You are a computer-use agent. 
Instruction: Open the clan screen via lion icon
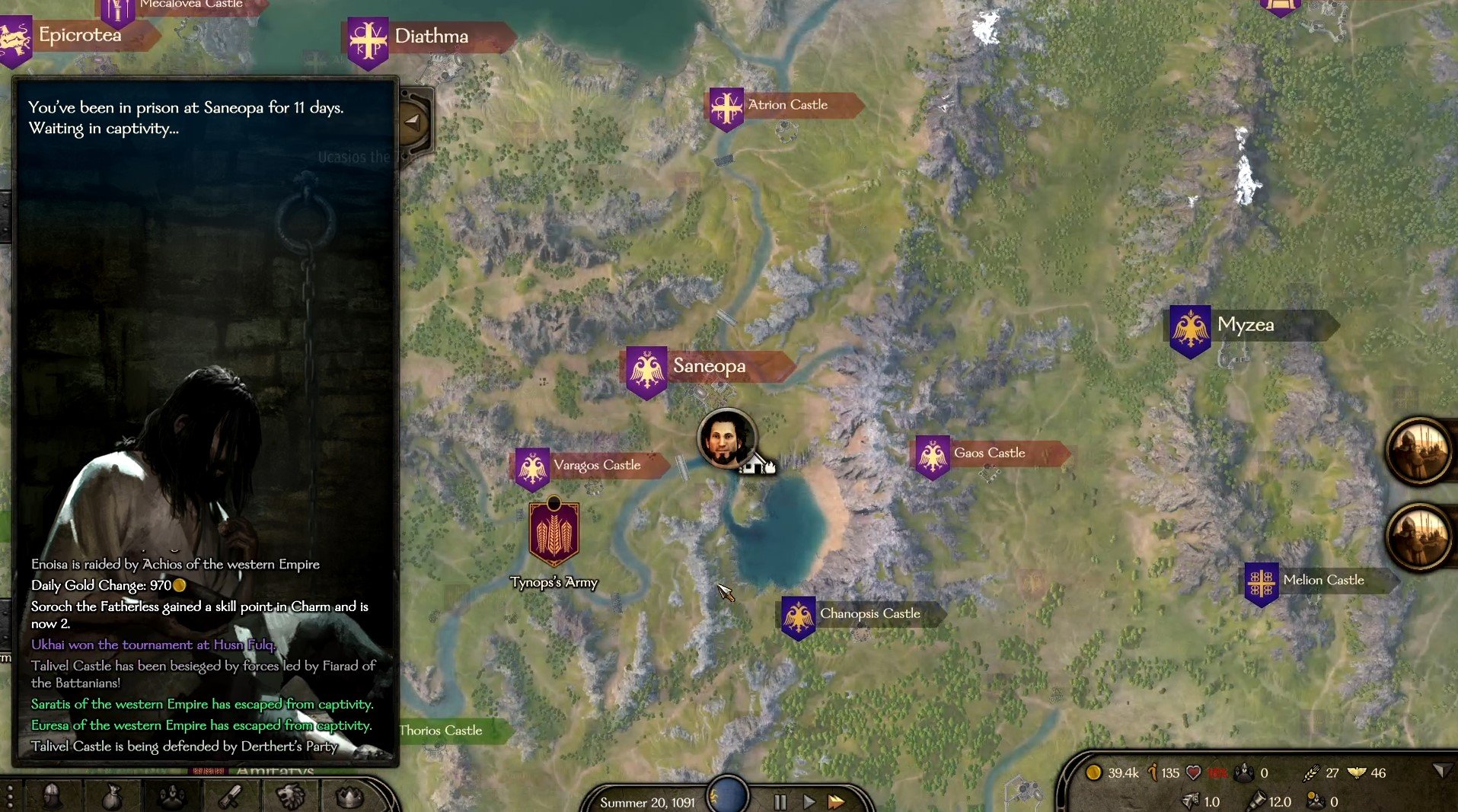[290, 798]
